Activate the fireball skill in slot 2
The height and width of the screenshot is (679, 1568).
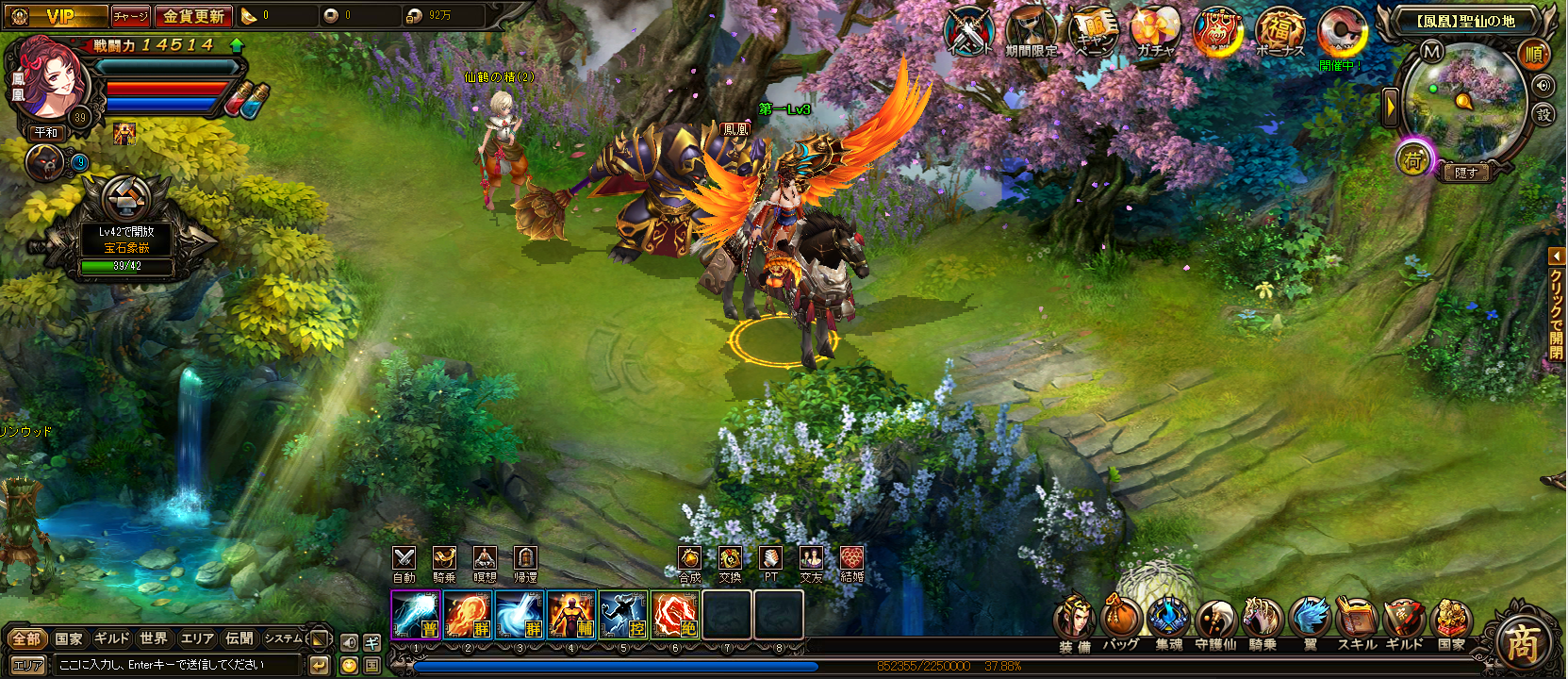(x=468, y=615)
